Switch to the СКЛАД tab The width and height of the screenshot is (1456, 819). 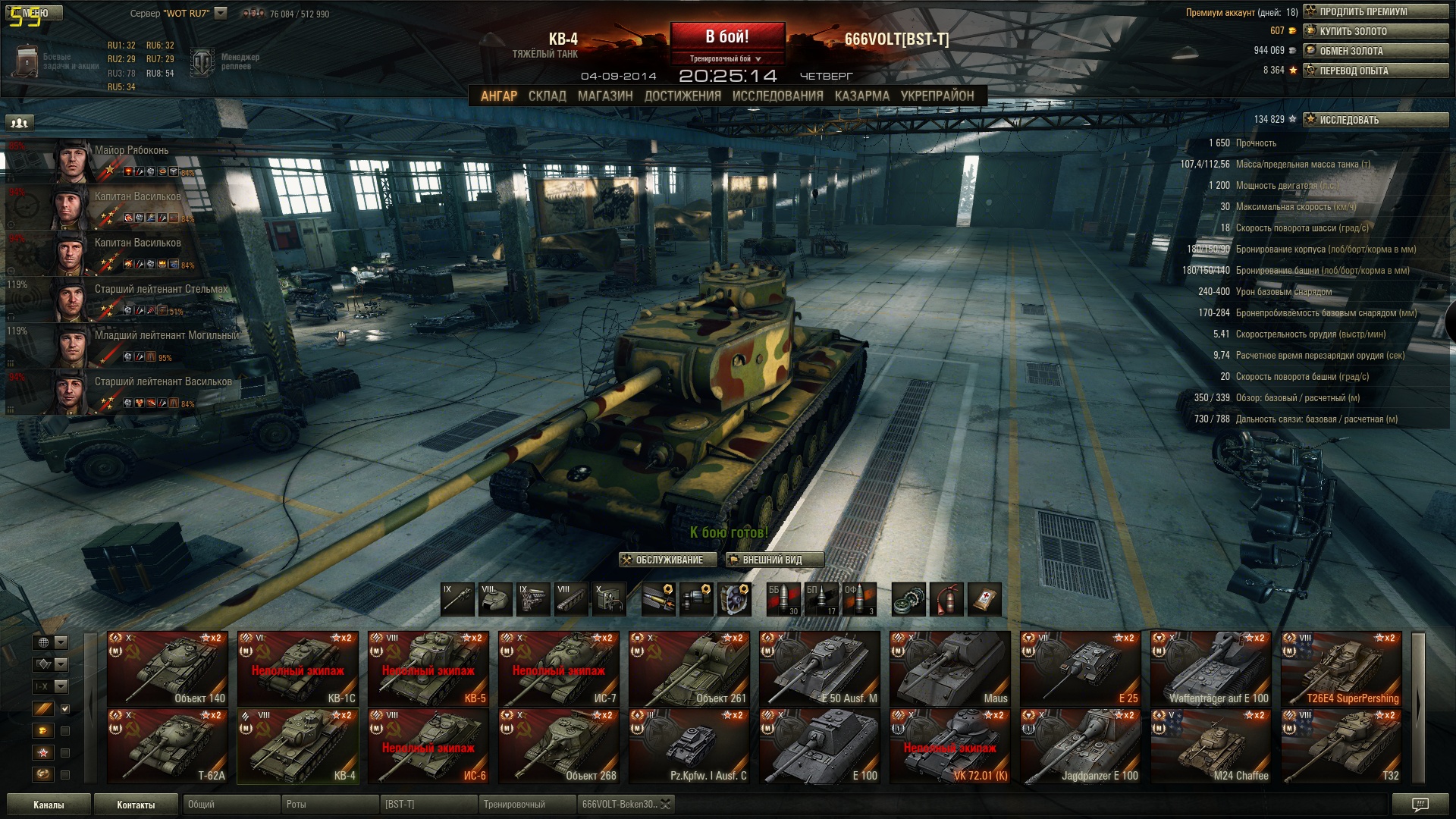point(547,96)
